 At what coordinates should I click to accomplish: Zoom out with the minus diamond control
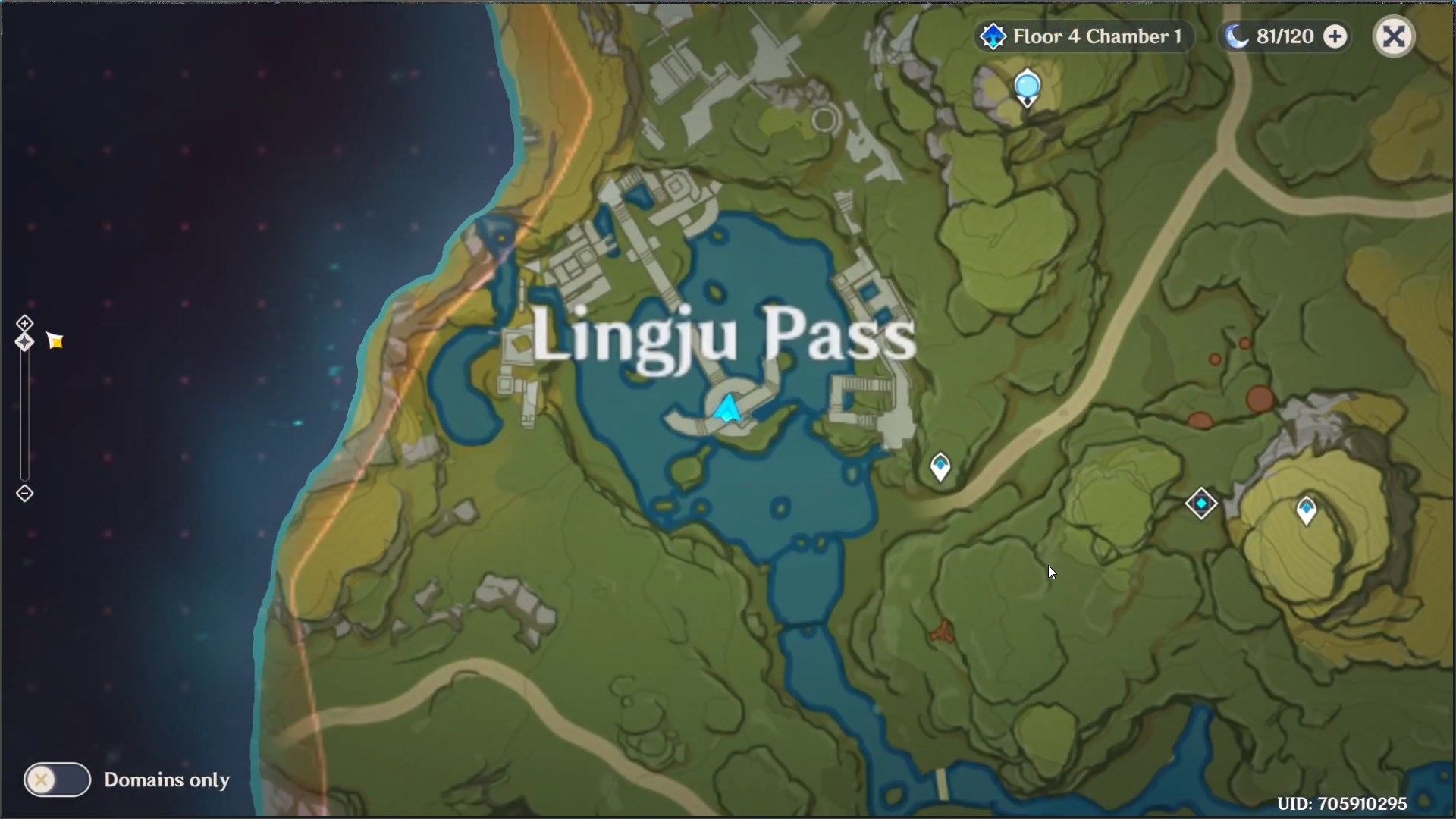click(x=25, y=493)
